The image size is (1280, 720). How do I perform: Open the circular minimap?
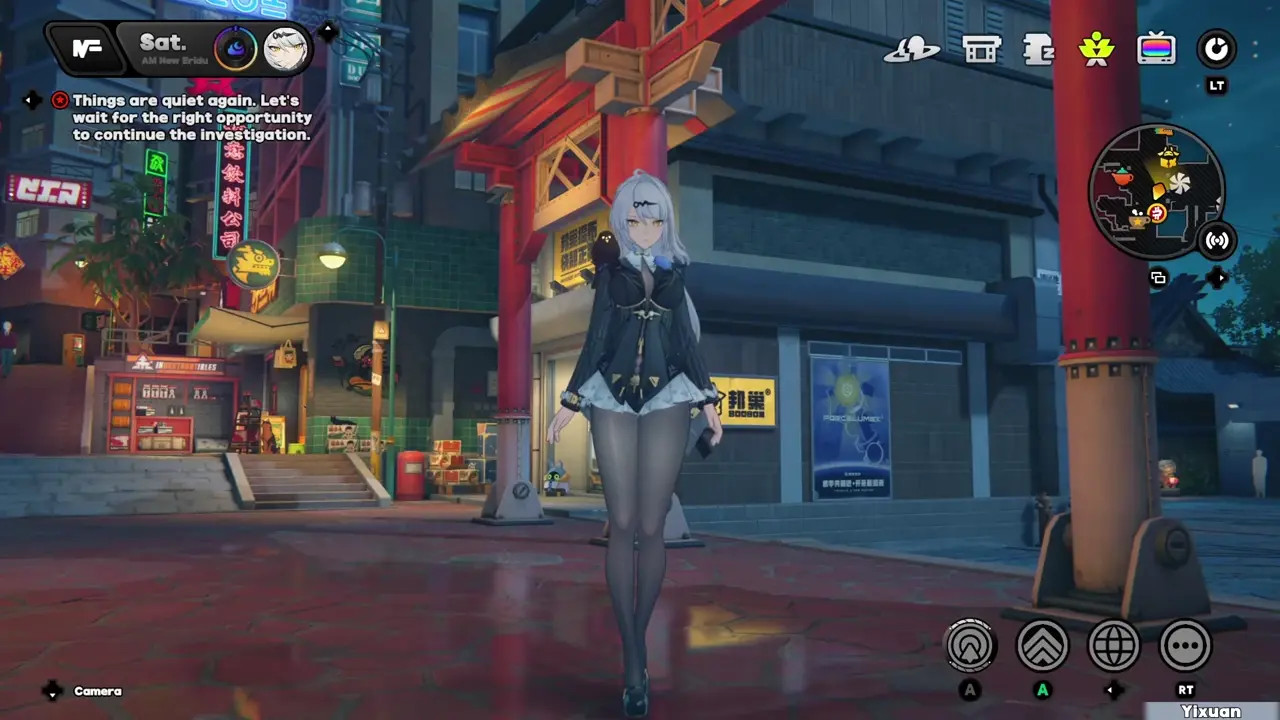pyautogui.click(x=1156, y=192)
